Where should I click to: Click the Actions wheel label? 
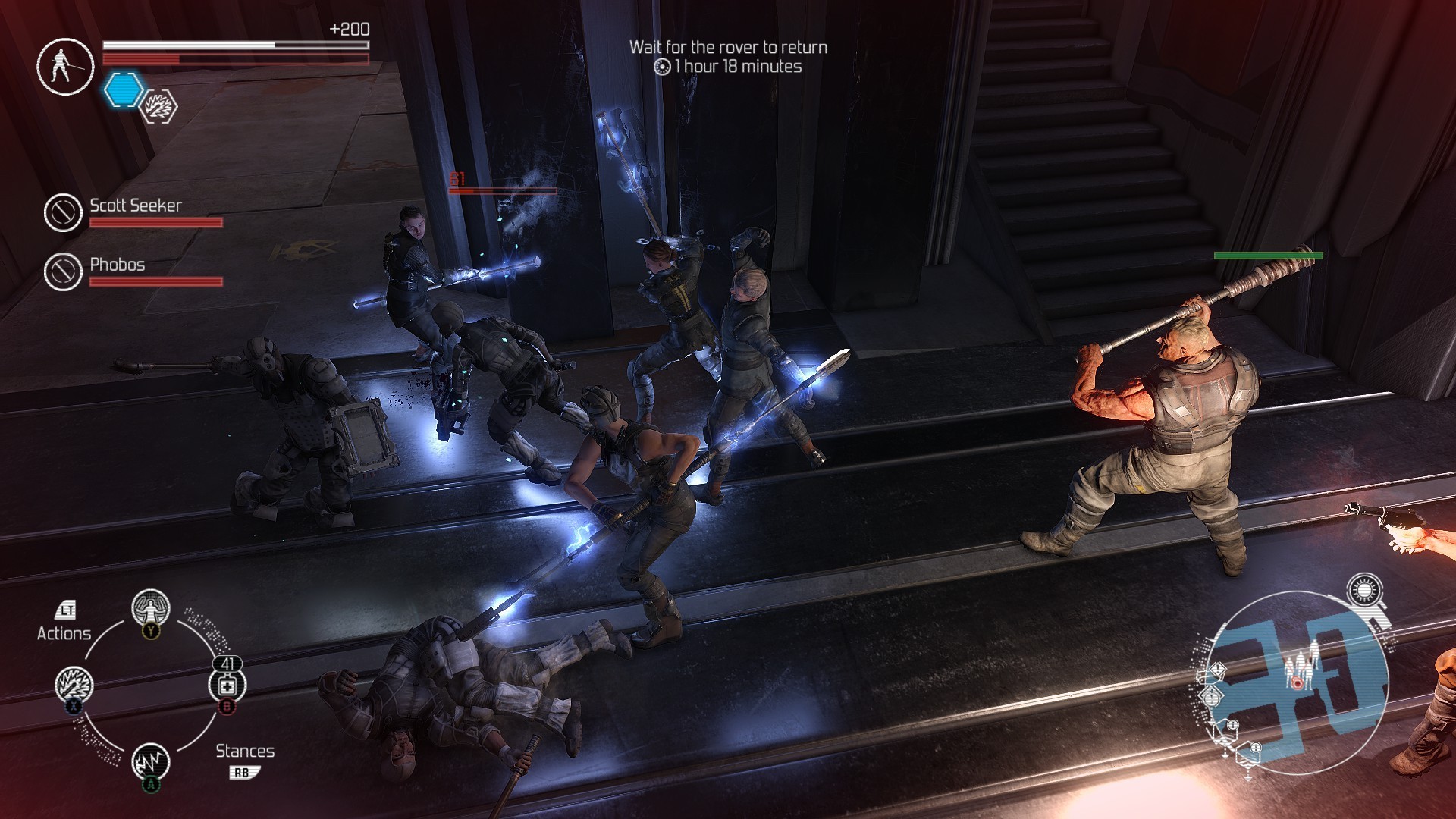(x=64, y=633)
